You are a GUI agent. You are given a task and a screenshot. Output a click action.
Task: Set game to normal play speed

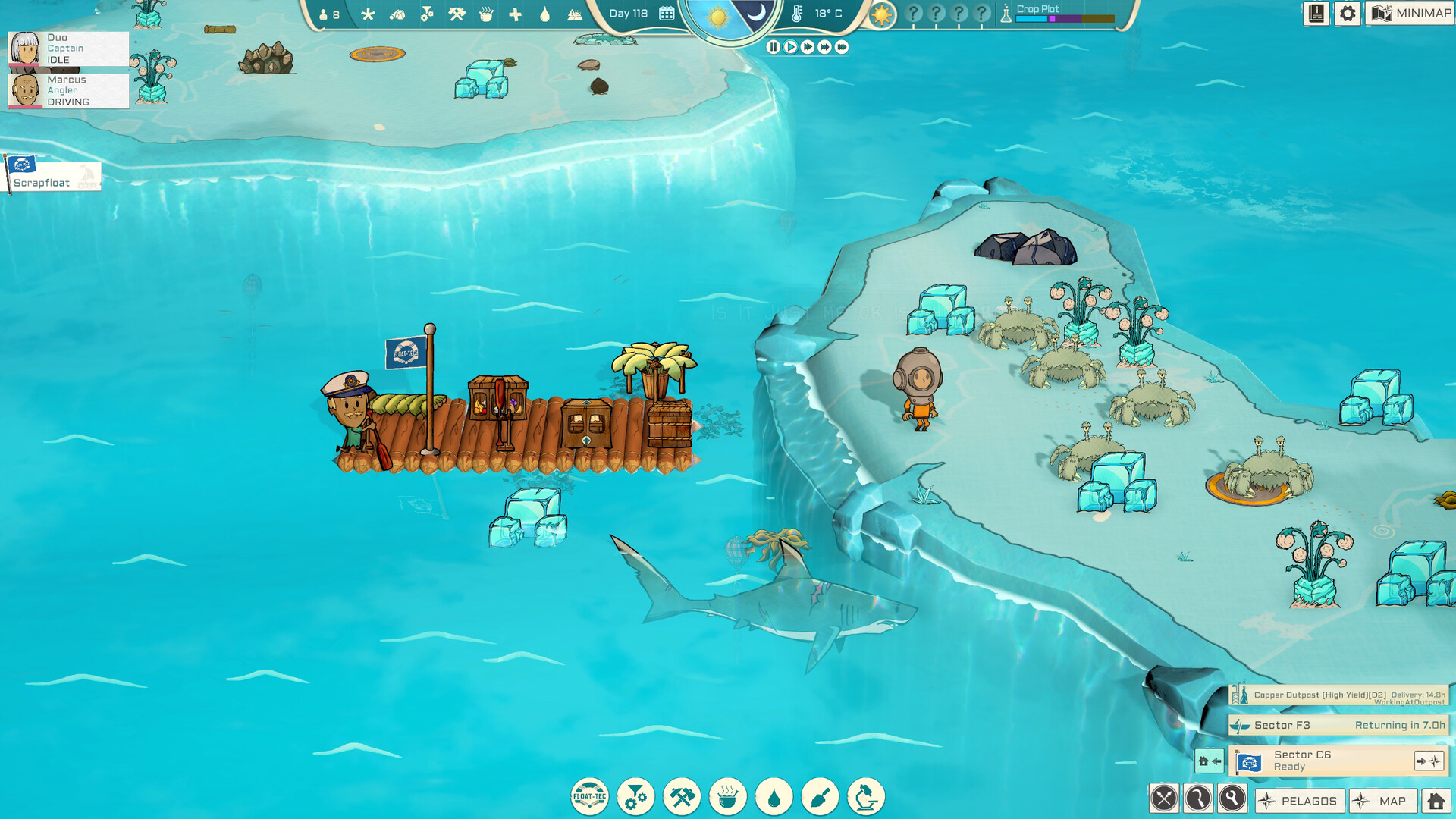pyautogui.click(x=790, y=47)
